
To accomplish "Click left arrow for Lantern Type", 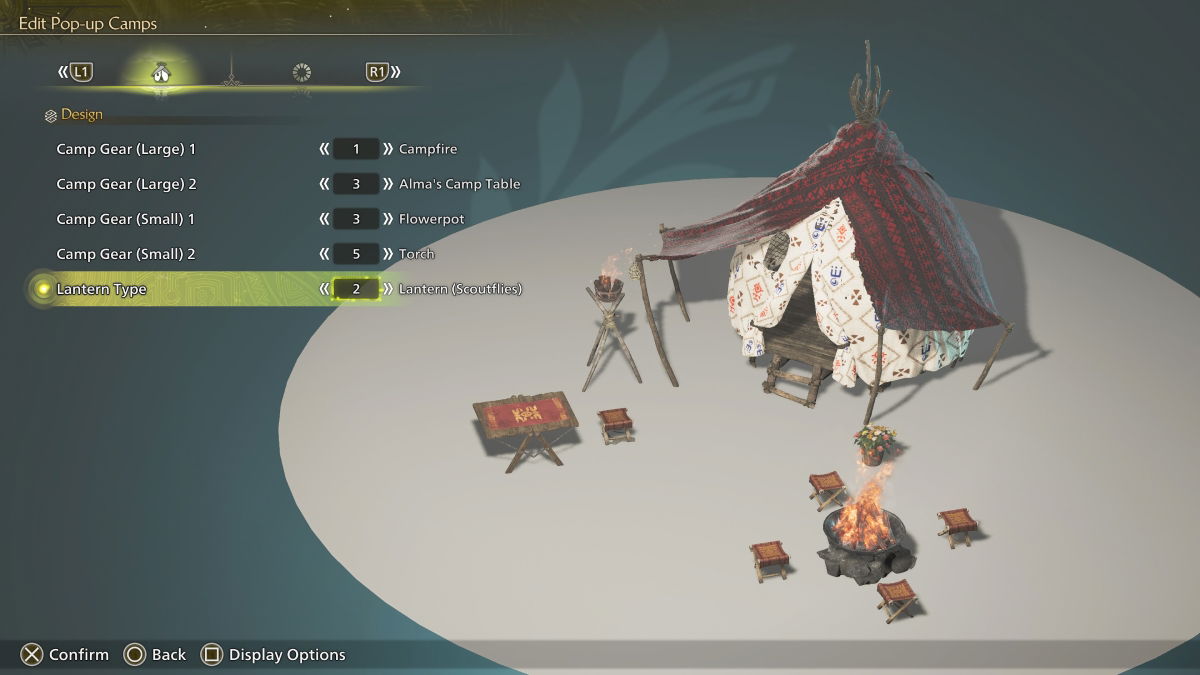I will coord(324,289).
